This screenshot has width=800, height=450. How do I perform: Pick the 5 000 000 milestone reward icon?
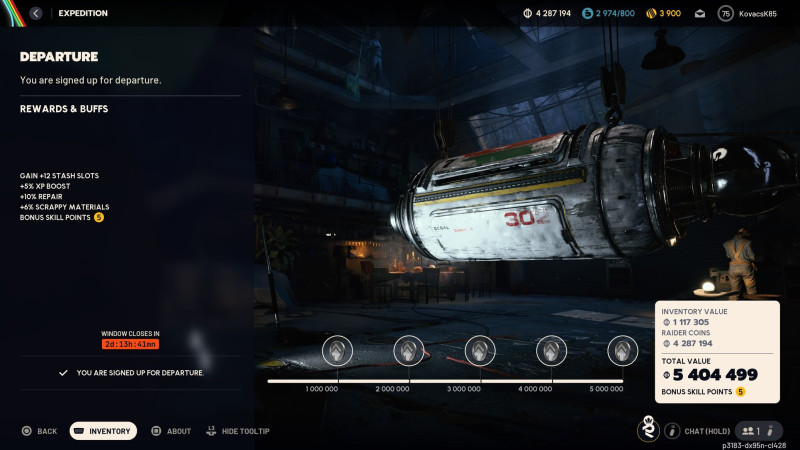point(623,350)
